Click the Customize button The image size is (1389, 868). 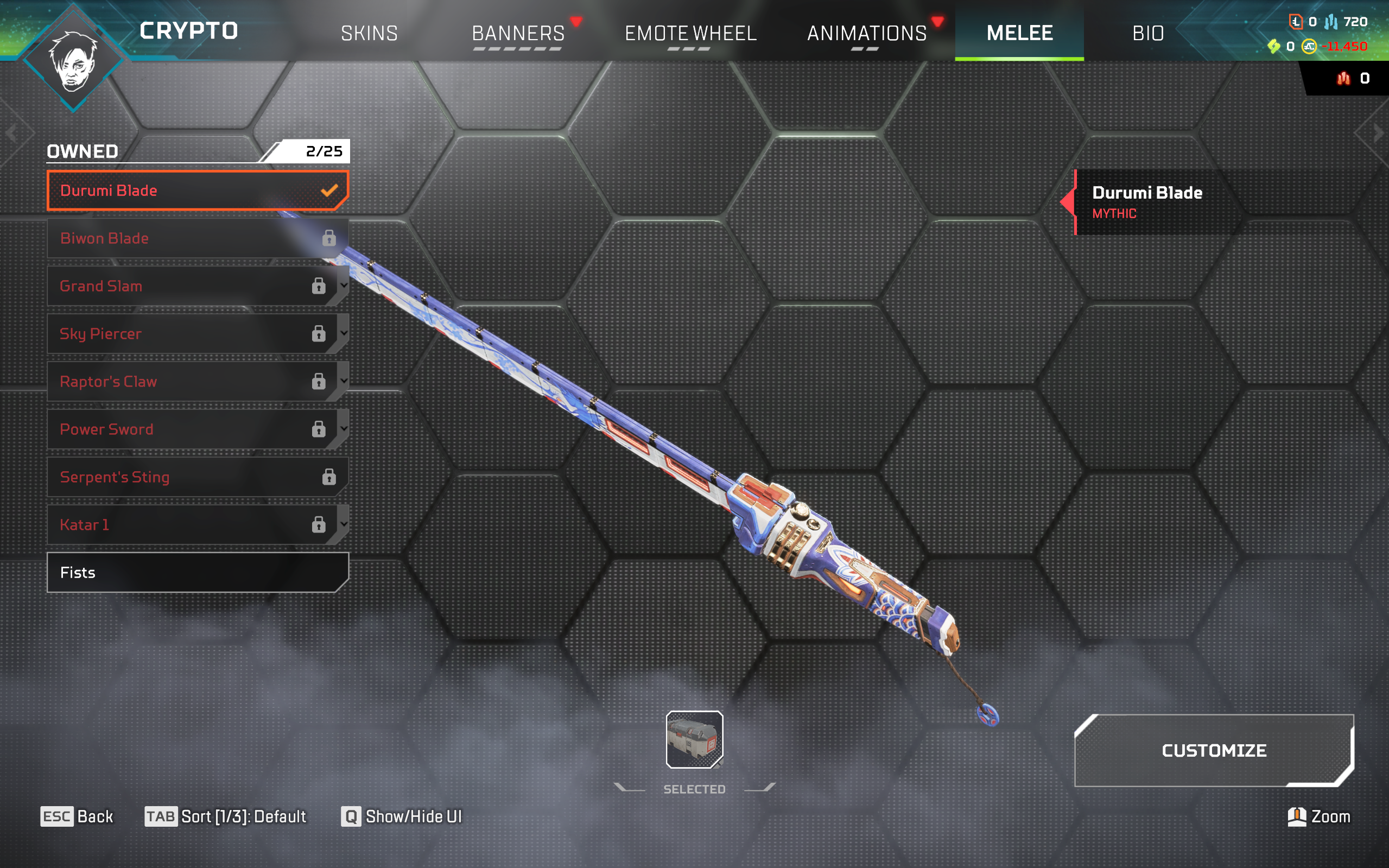coord(1214,750)
